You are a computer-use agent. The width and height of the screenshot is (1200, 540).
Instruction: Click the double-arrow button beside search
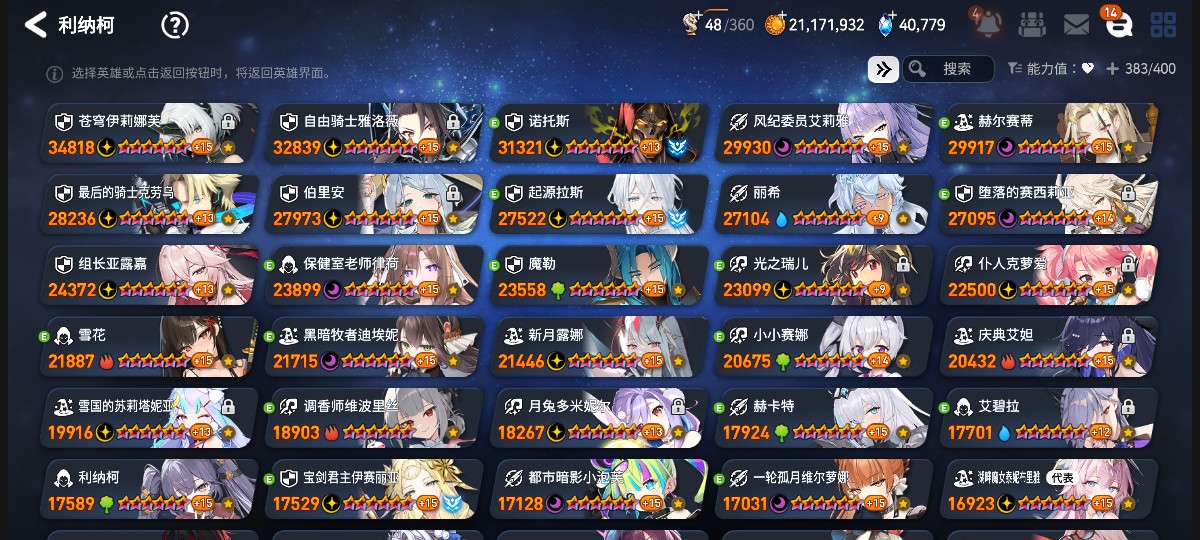883,69
